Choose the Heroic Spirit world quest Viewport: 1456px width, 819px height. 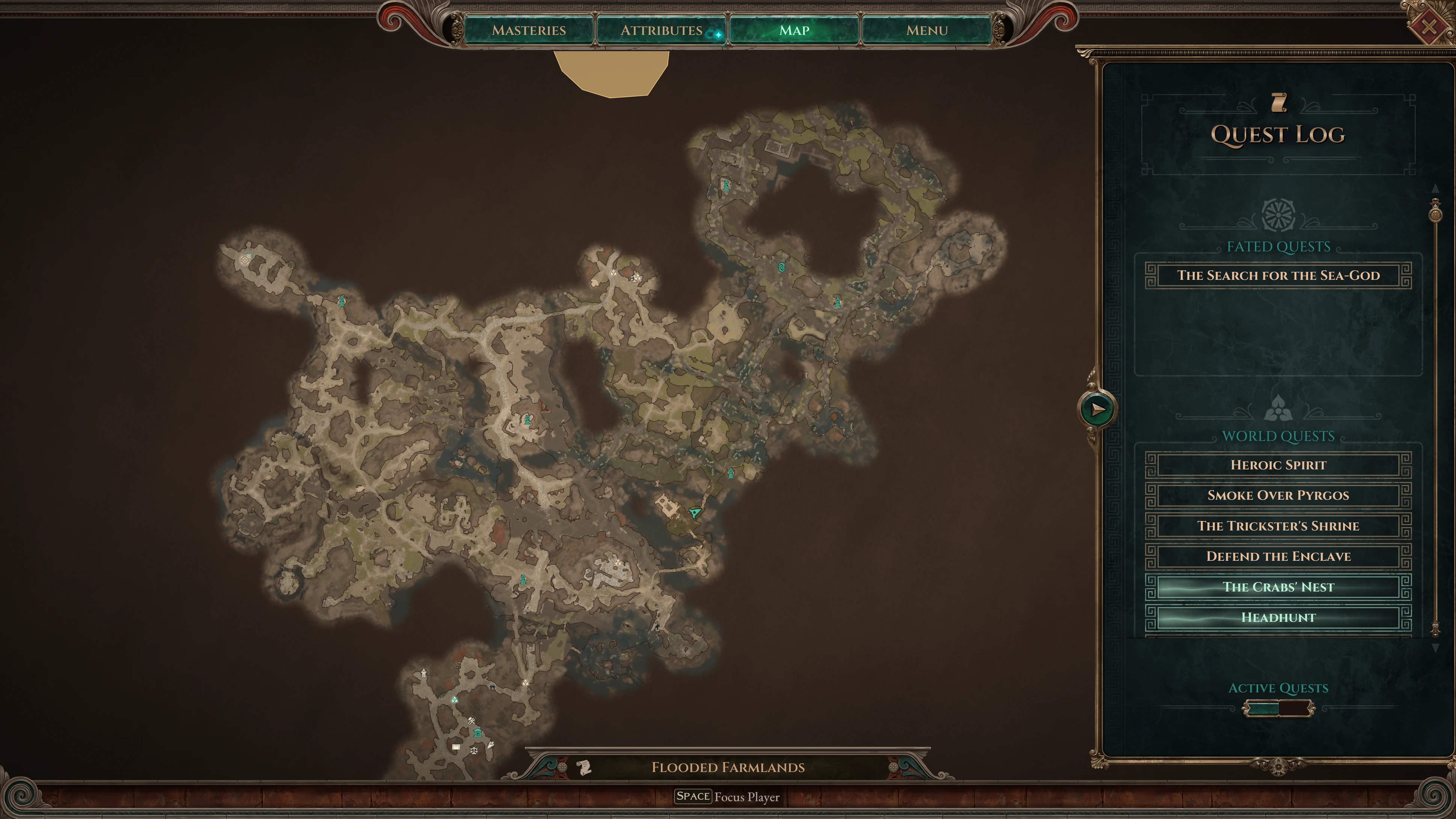tap(1278, 465)
